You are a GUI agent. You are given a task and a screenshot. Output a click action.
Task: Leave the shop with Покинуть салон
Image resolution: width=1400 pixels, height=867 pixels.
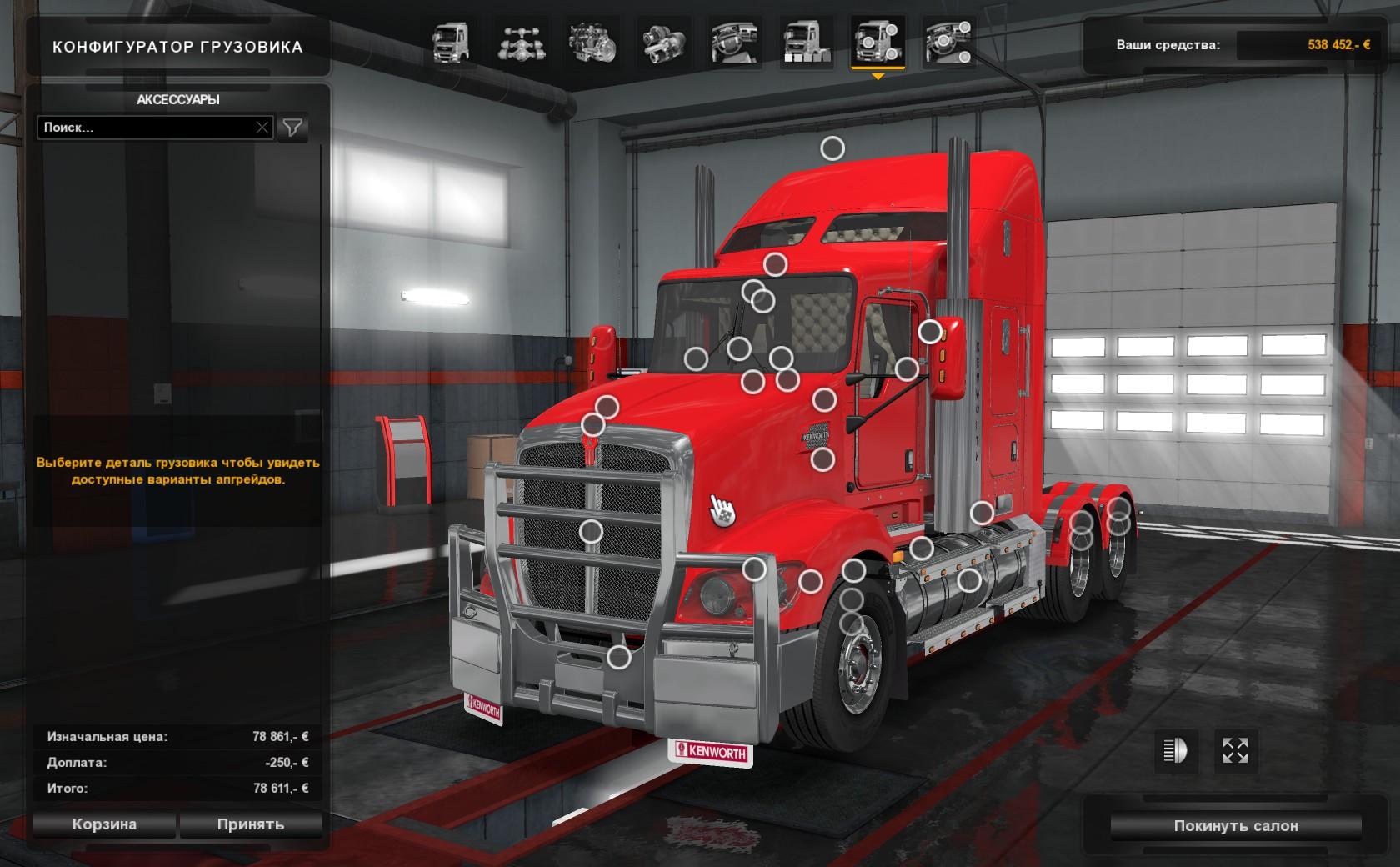point(1236,826)
